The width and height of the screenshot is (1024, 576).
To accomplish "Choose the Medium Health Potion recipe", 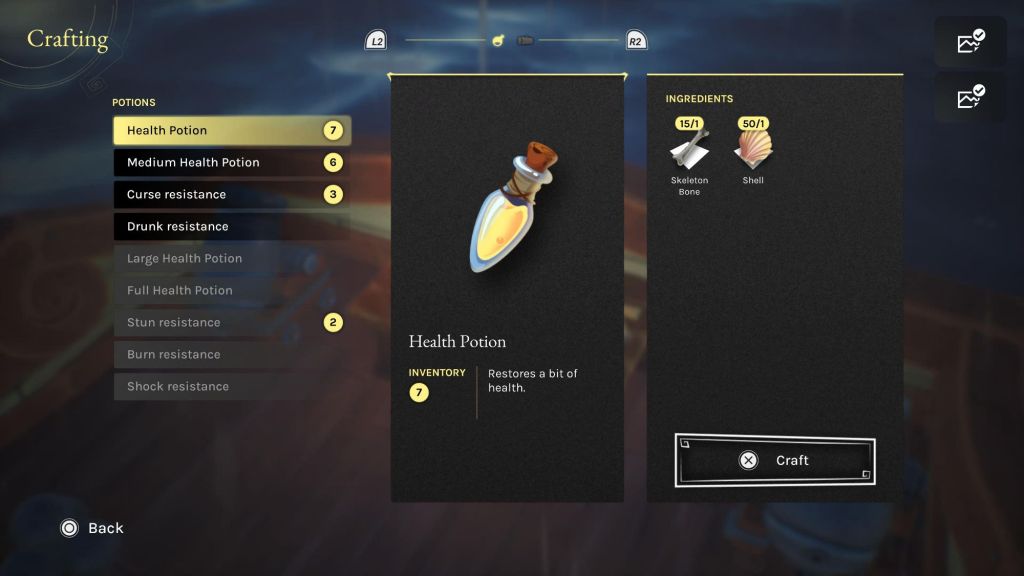I will (230, 163).
